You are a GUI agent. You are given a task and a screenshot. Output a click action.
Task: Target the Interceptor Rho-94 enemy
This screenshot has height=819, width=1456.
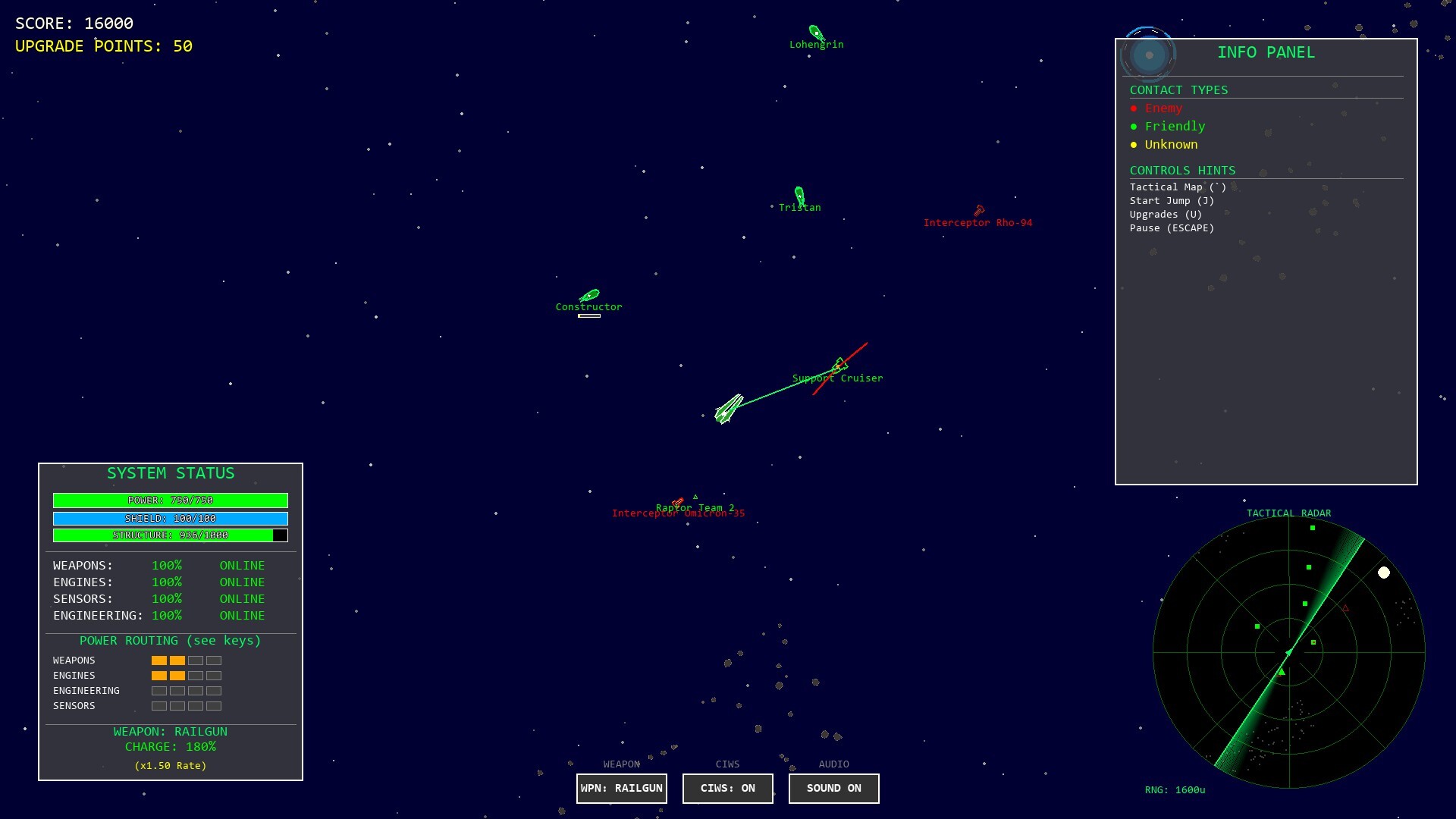979,212
